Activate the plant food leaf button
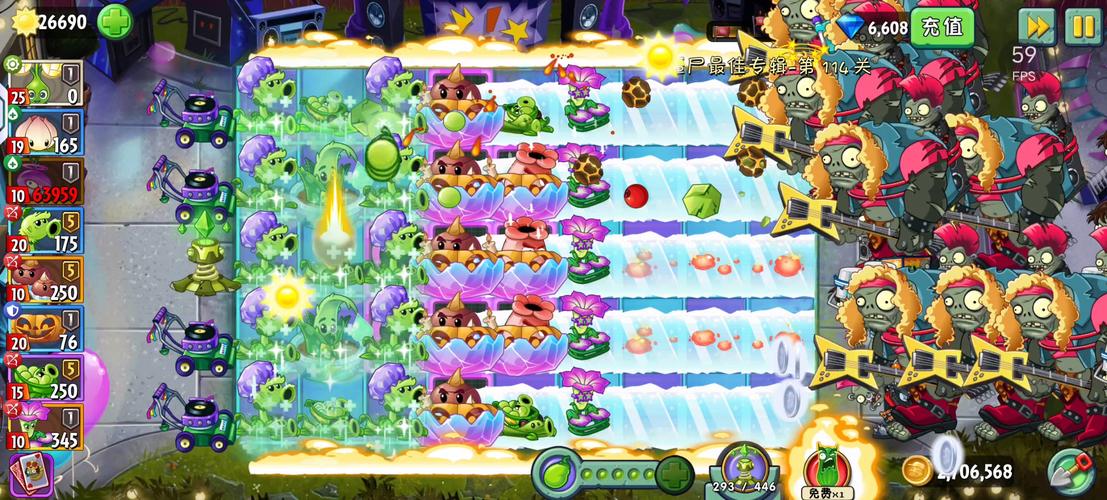This screenshot has height=500, width=1107. [556, 470]
